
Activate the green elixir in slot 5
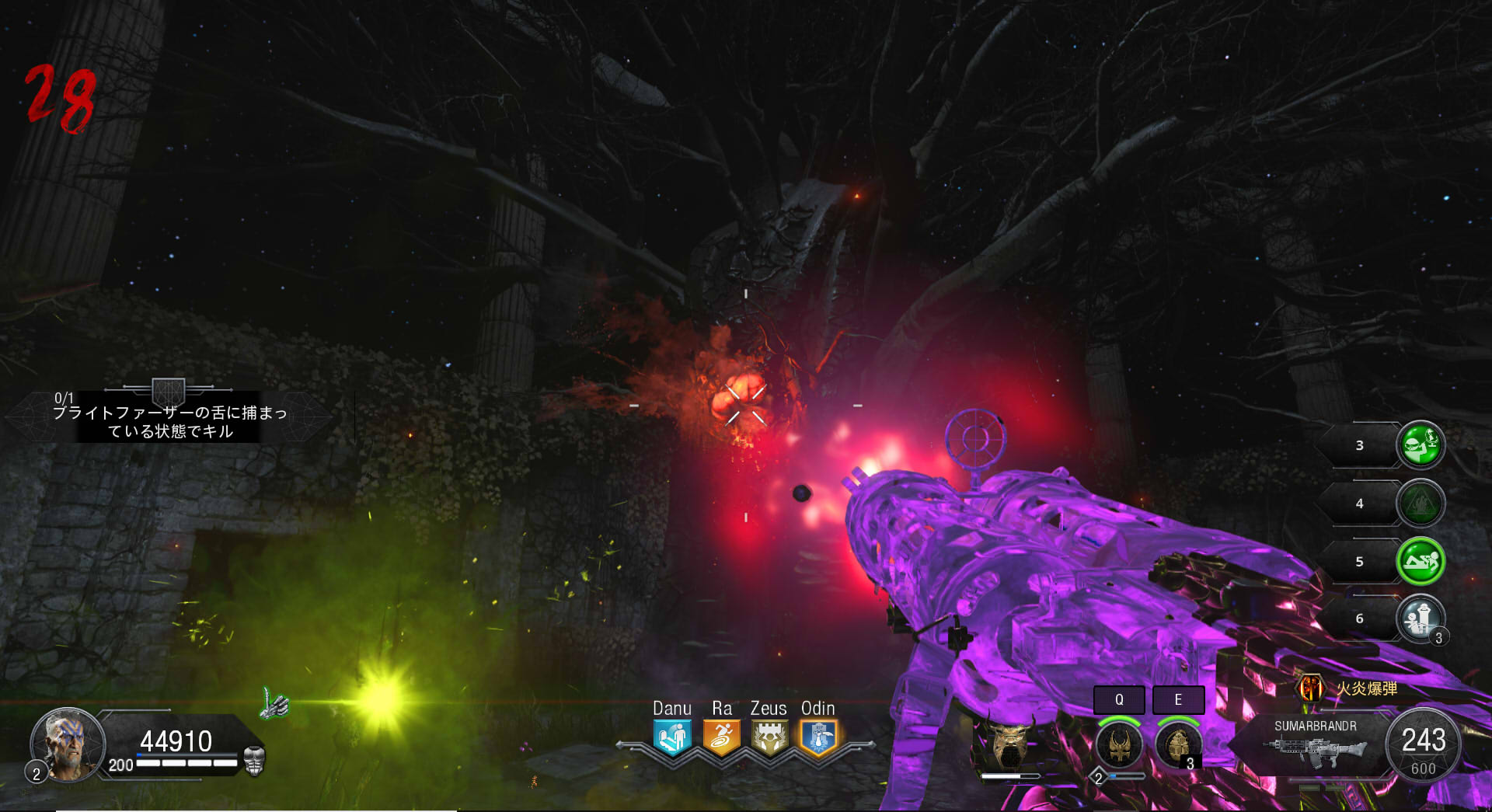coord(1421,561)
